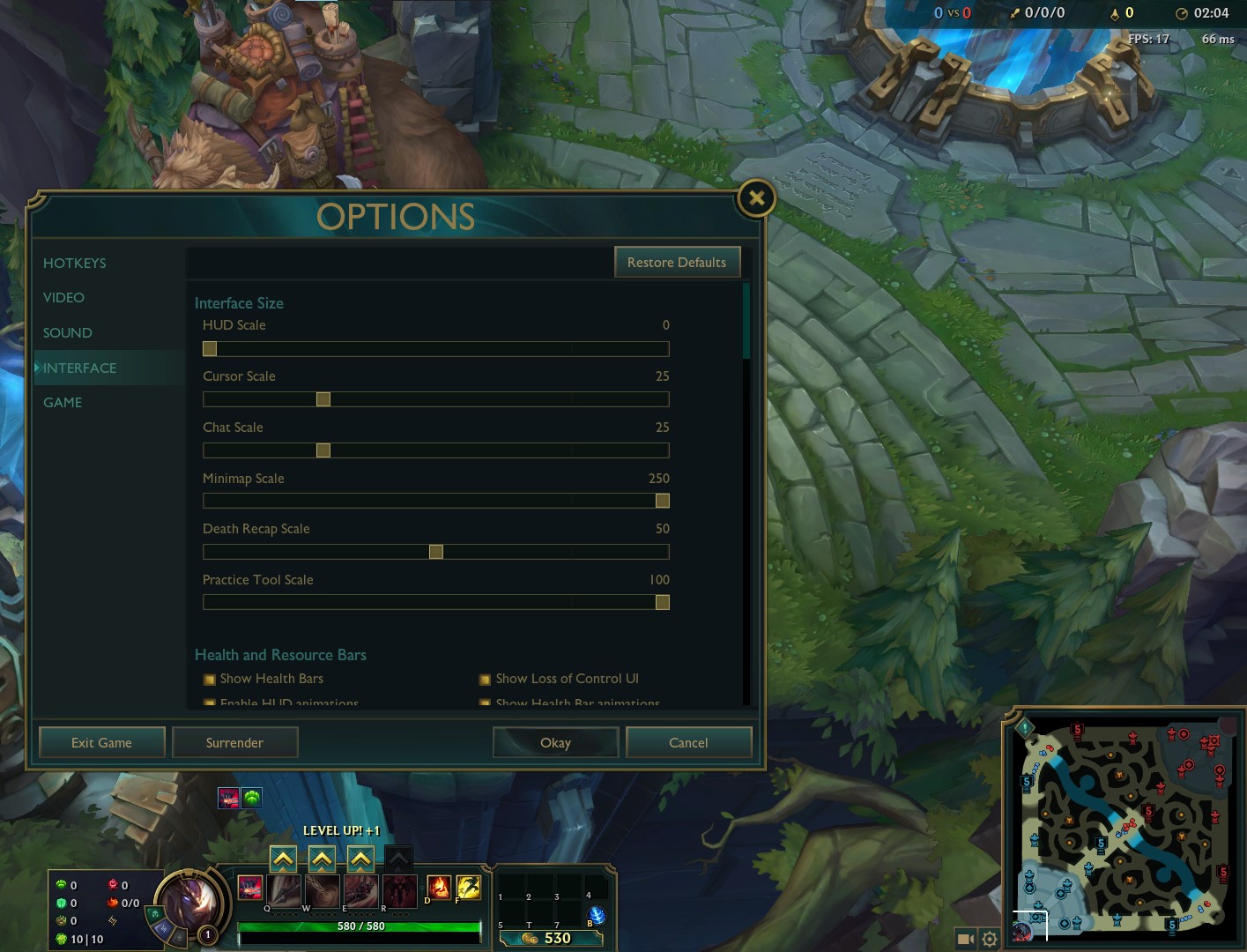Switch to the VIDEO settings tab

click(x=63, y=297)
